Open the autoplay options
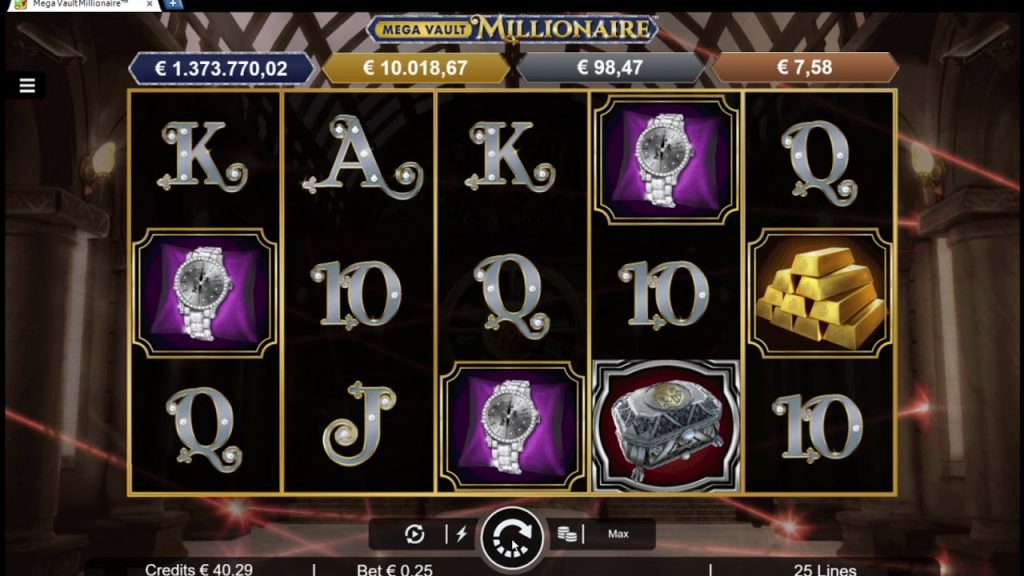Screen dimensions: 1024x576 [x=415, y=534]
